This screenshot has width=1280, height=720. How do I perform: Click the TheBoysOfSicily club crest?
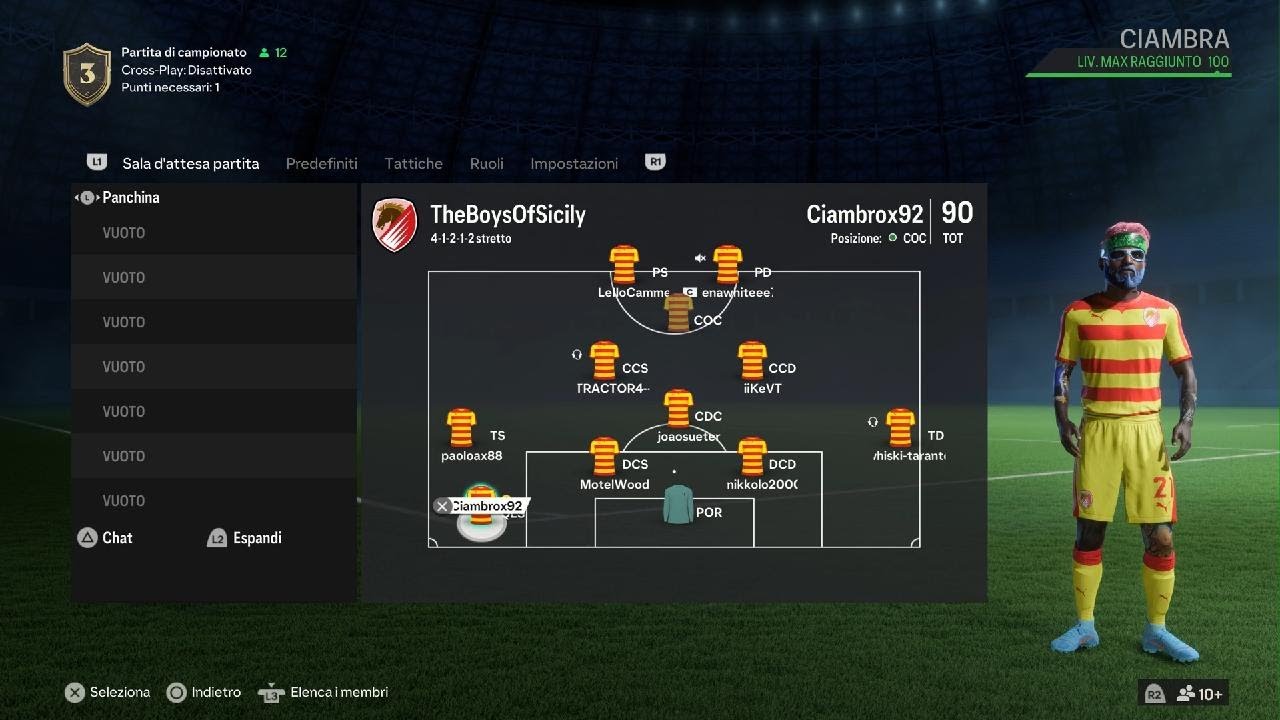[394, 224]
